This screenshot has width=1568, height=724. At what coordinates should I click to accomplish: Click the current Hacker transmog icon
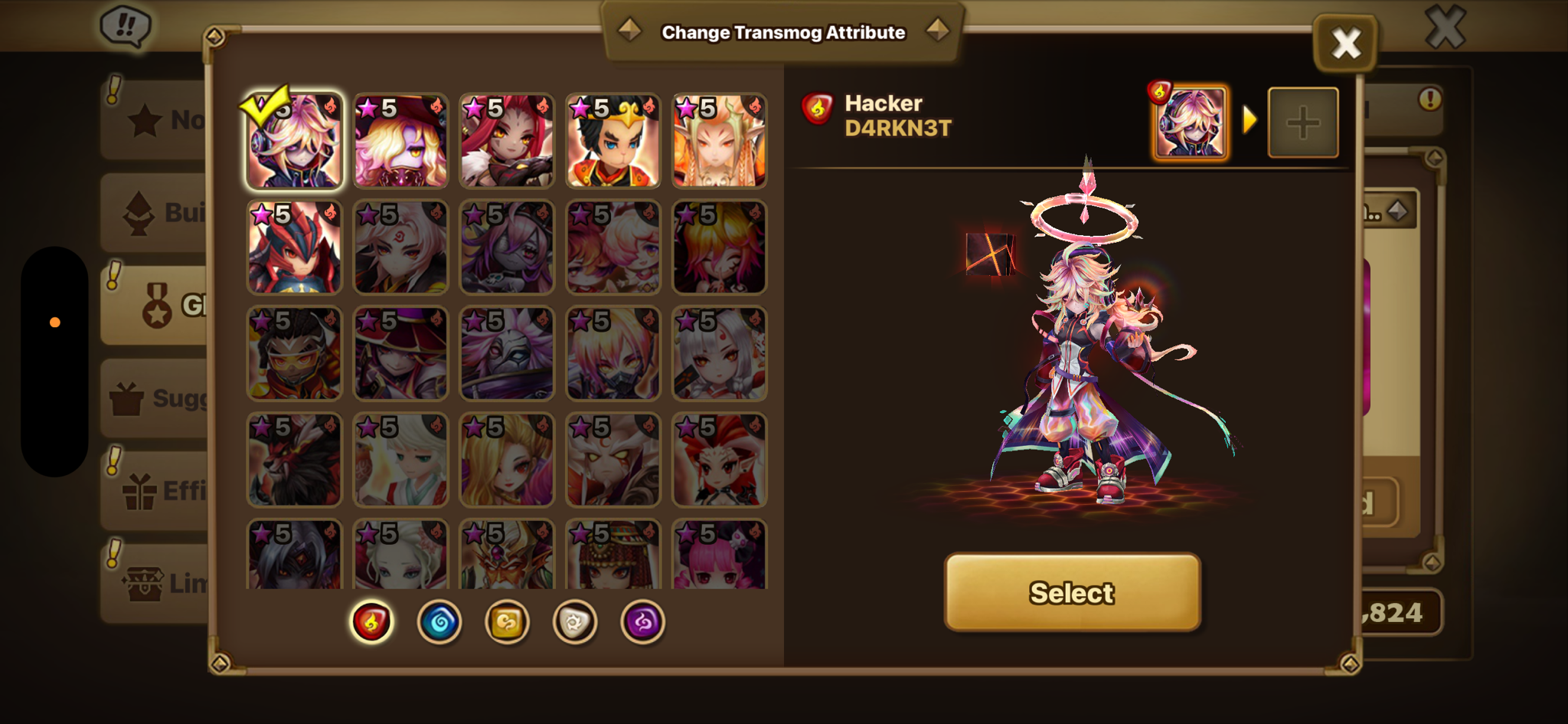1190,123
